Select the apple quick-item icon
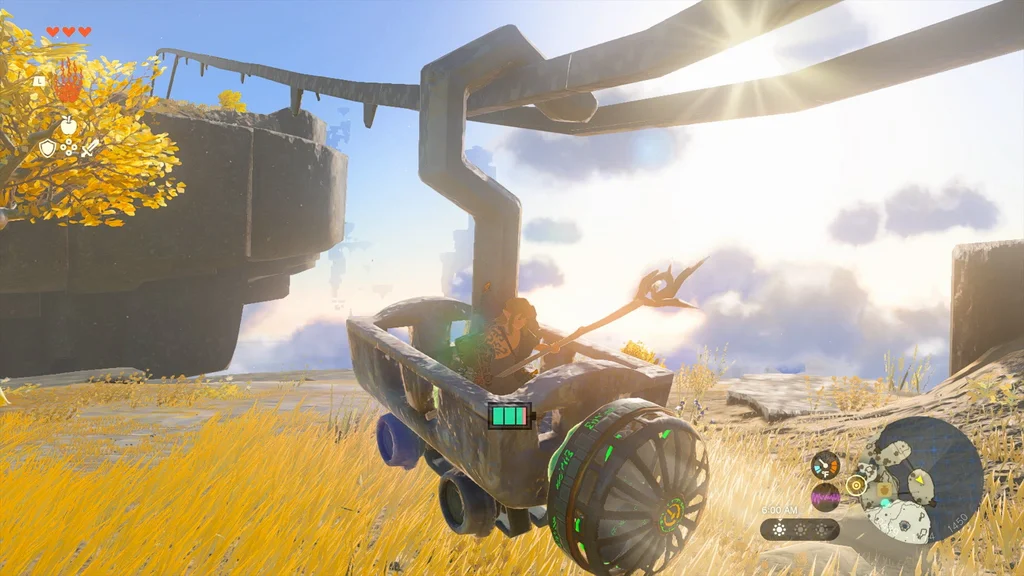Image resolution: width=1024 pixels, height=576 pixels. point(68,125)
